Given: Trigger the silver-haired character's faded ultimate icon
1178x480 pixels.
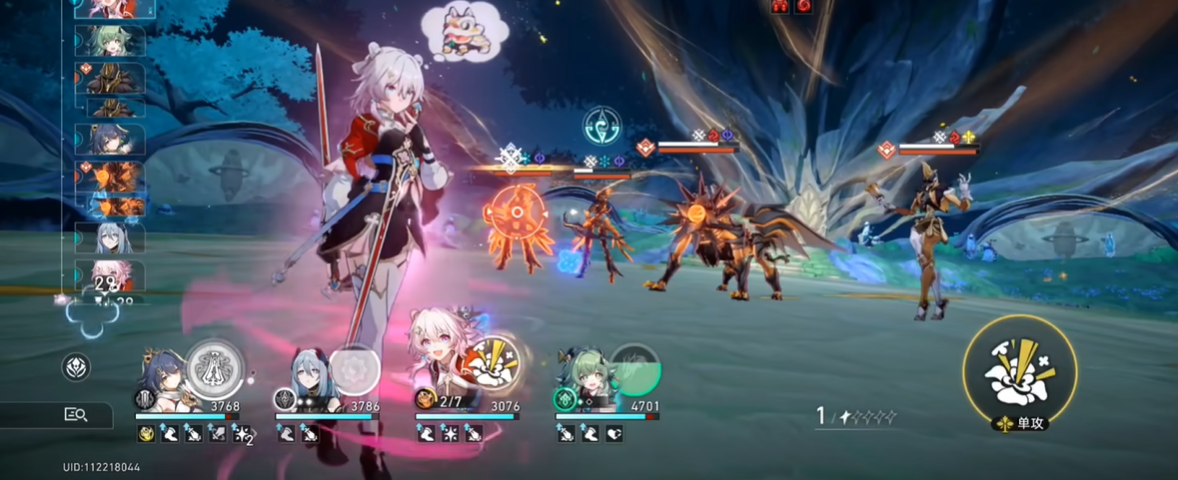Looking at the screenshot, I should click(353, 369).
